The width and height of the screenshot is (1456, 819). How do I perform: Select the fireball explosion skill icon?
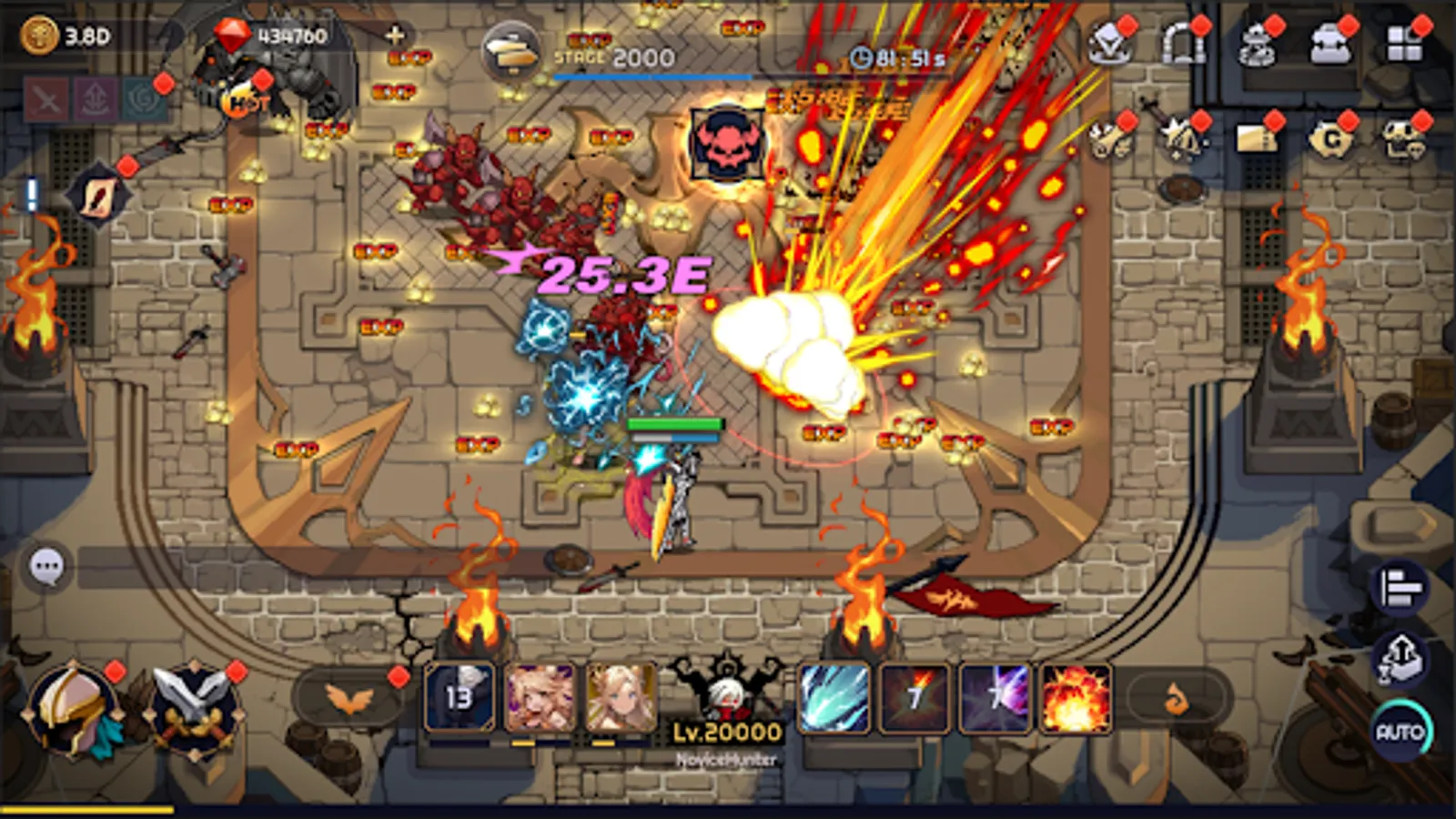click(x=1074, y=697)
